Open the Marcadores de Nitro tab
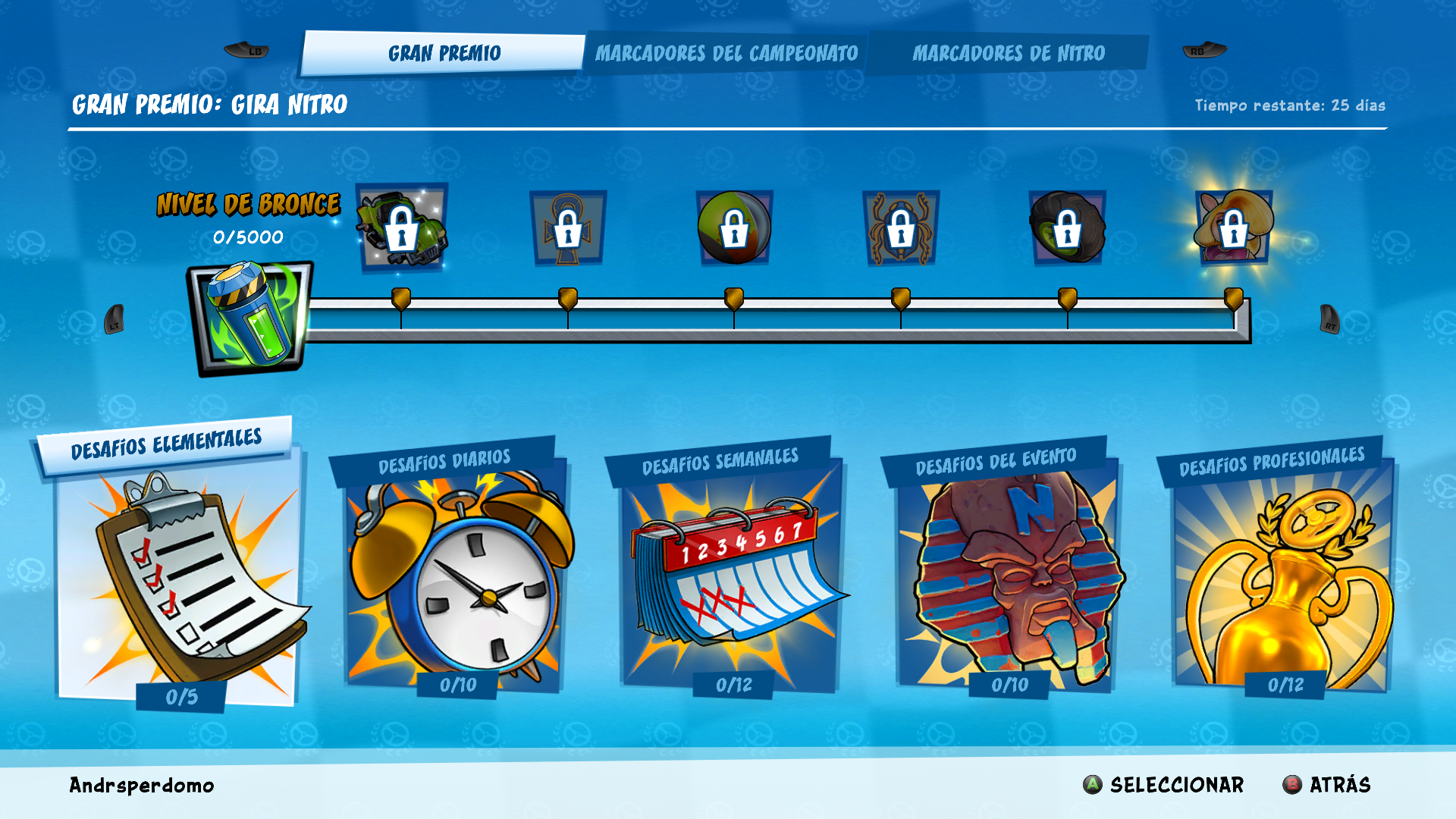This screenshot has height=819, width=1456. (x=1009, y=53)
